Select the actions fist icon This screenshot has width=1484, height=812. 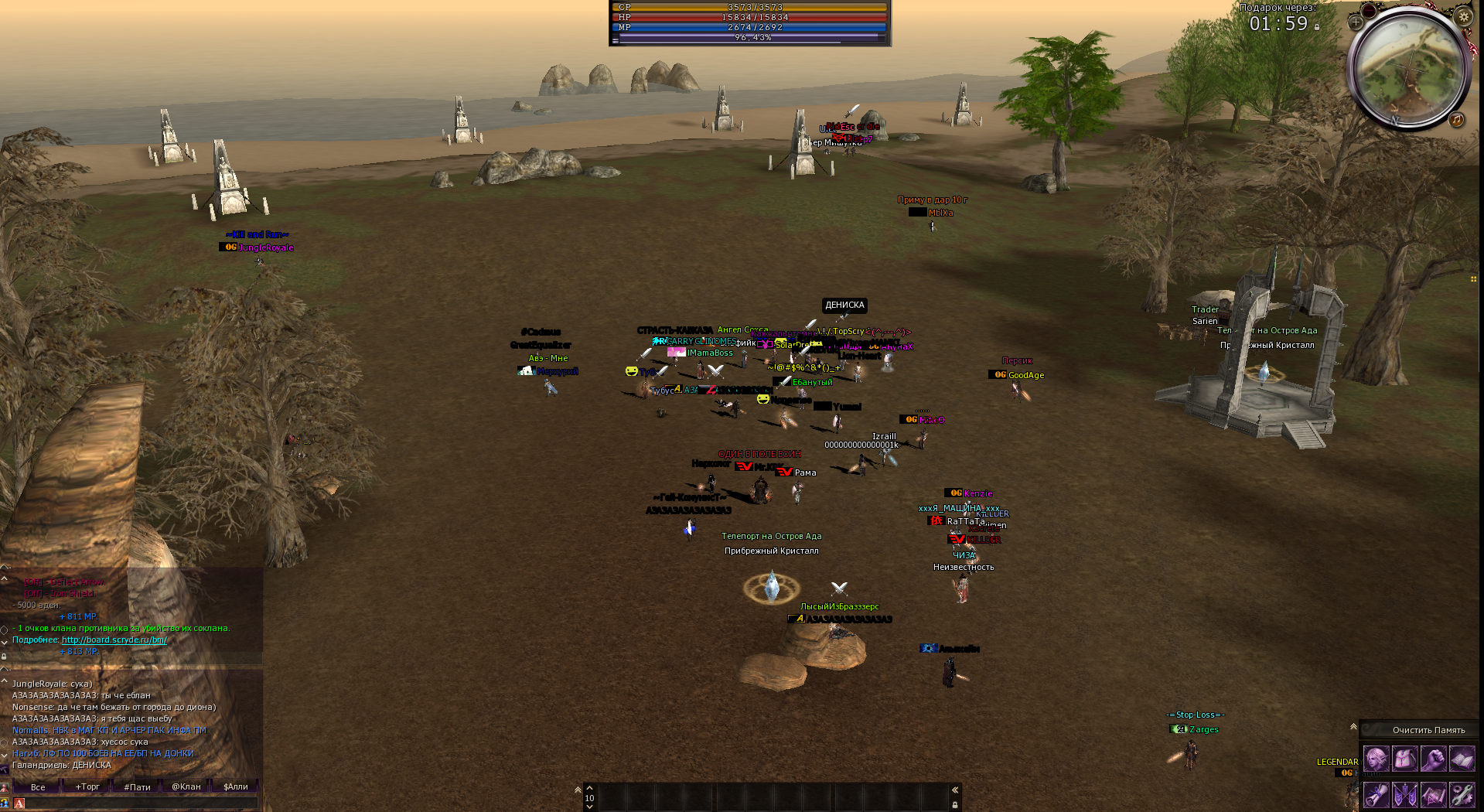click(1433, 758)
